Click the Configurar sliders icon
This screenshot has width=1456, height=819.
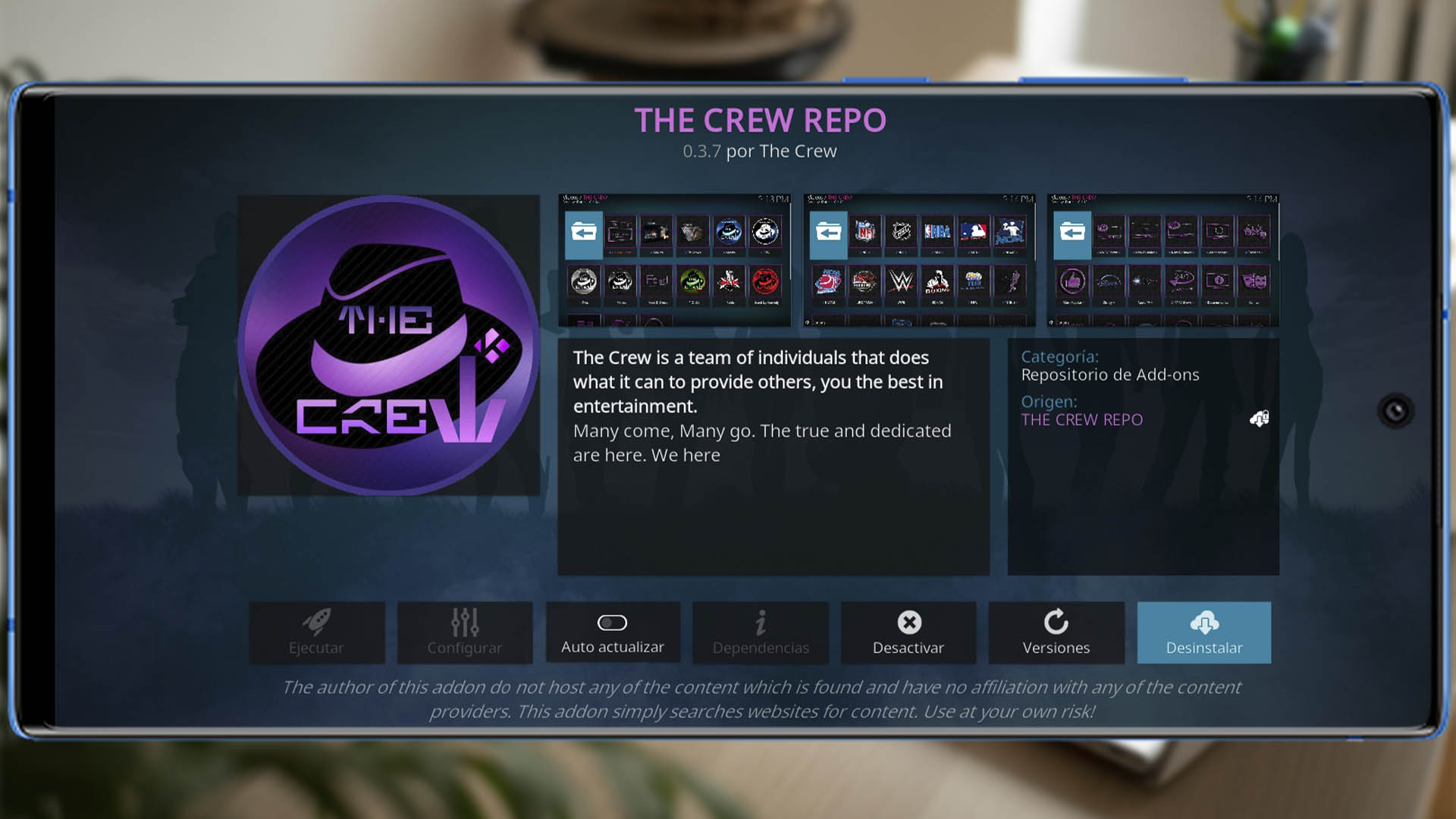(x=465, y=622)
